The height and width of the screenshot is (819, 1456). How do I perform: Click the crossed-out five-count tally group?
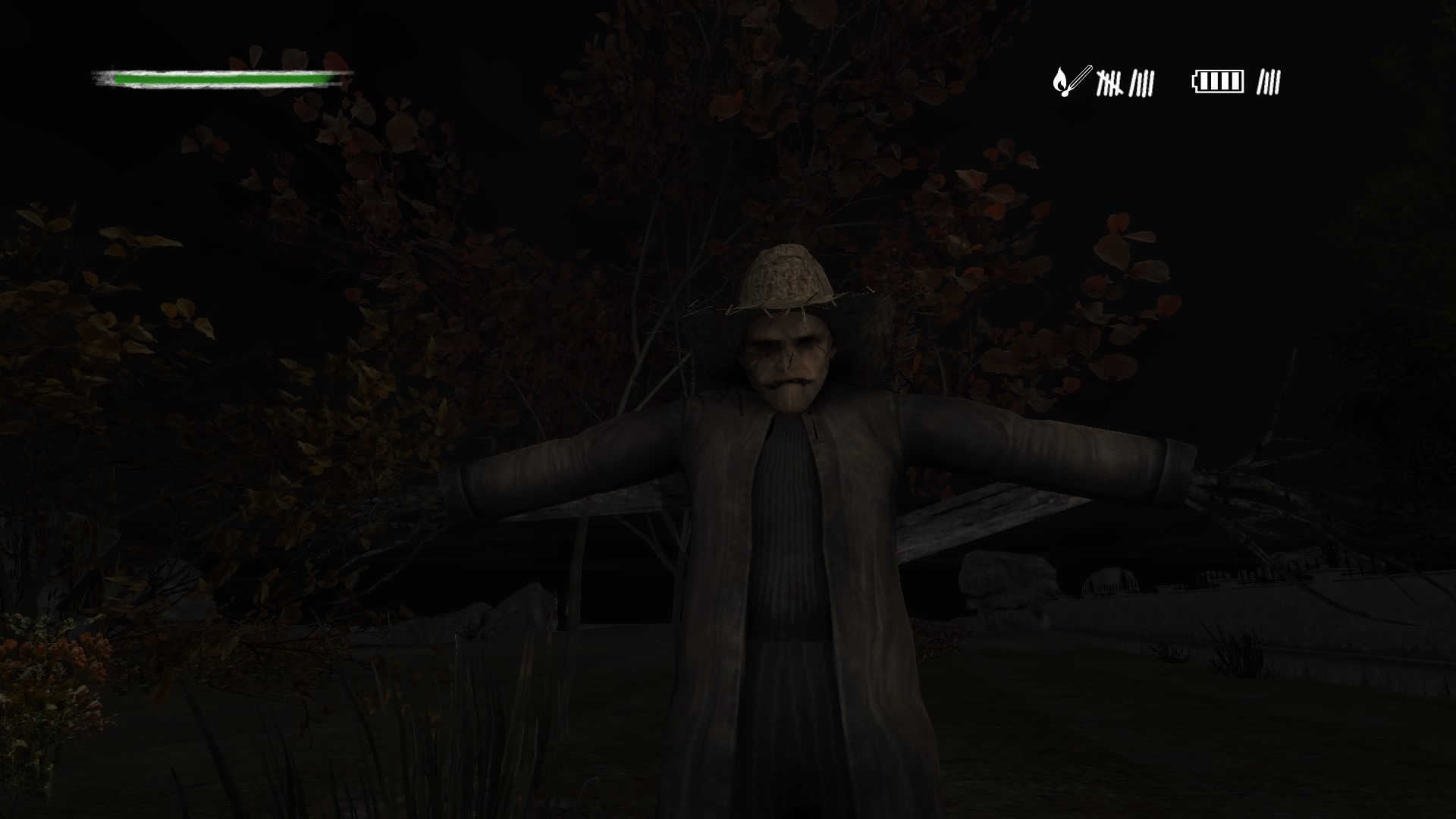pos(1109,83)
